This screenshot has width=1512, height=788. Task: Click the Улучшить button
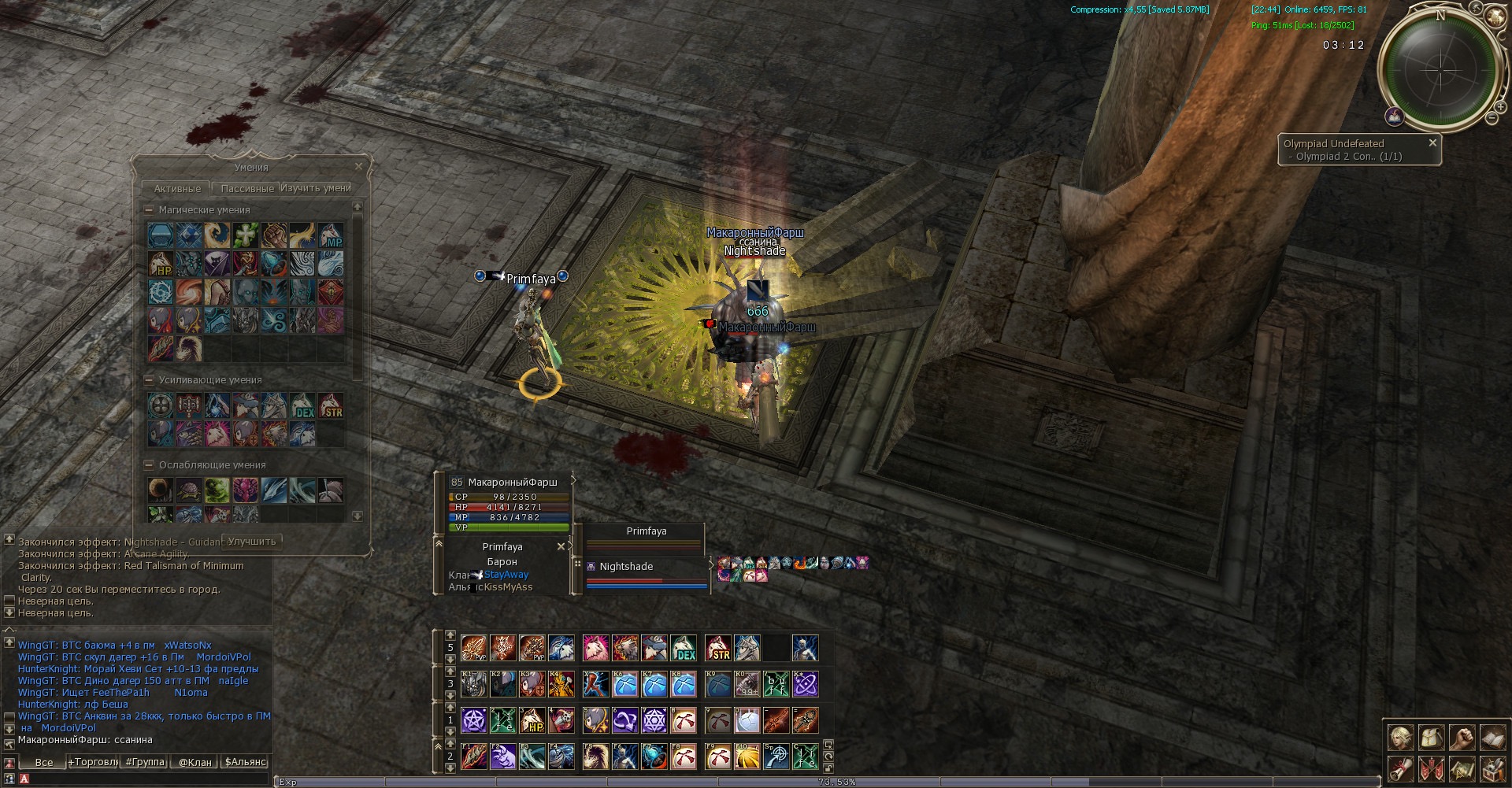tap(252, 542)
